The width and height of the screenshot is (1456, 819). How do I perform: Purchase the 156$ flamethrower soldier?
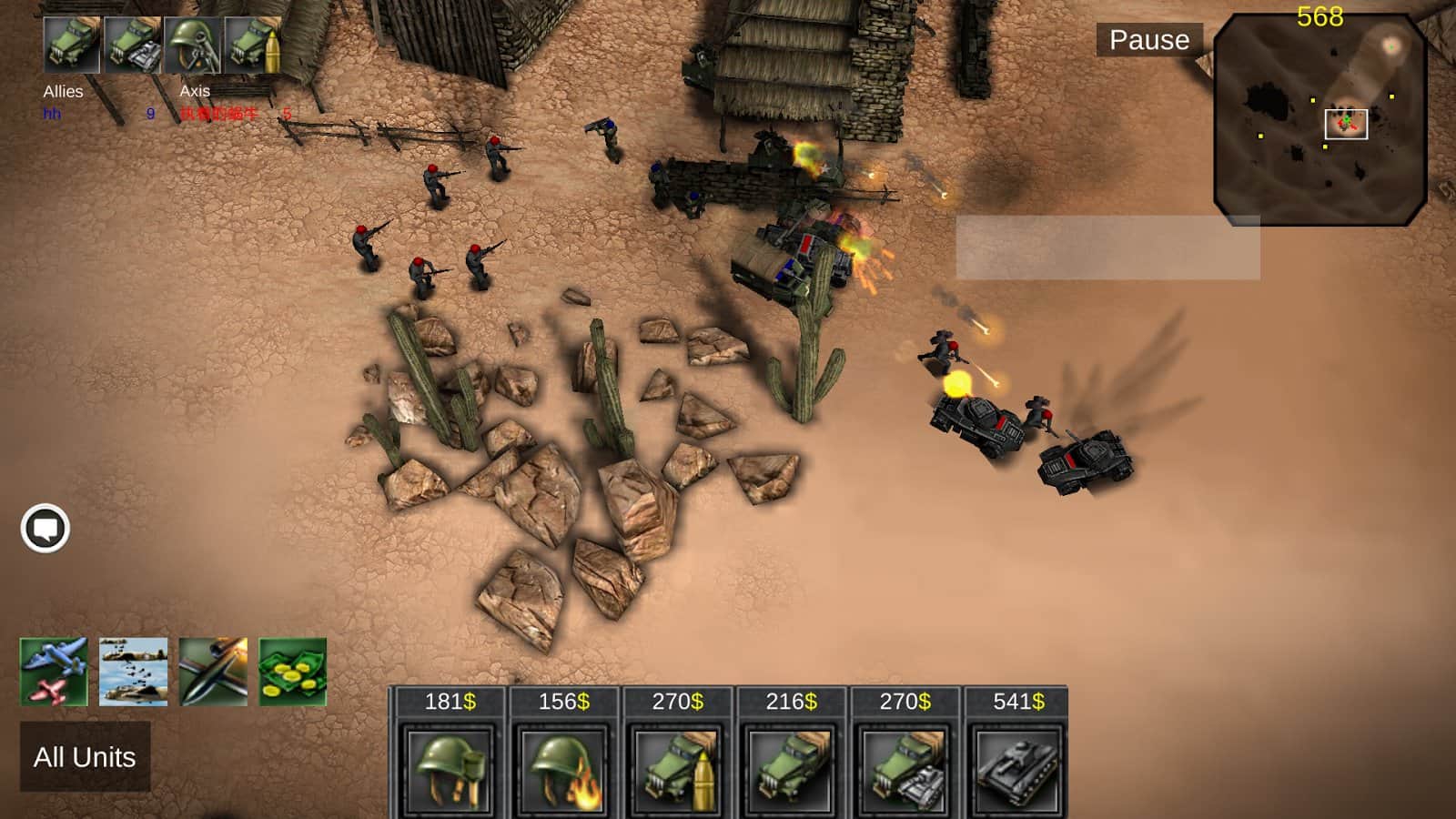(x=563, y=769)
